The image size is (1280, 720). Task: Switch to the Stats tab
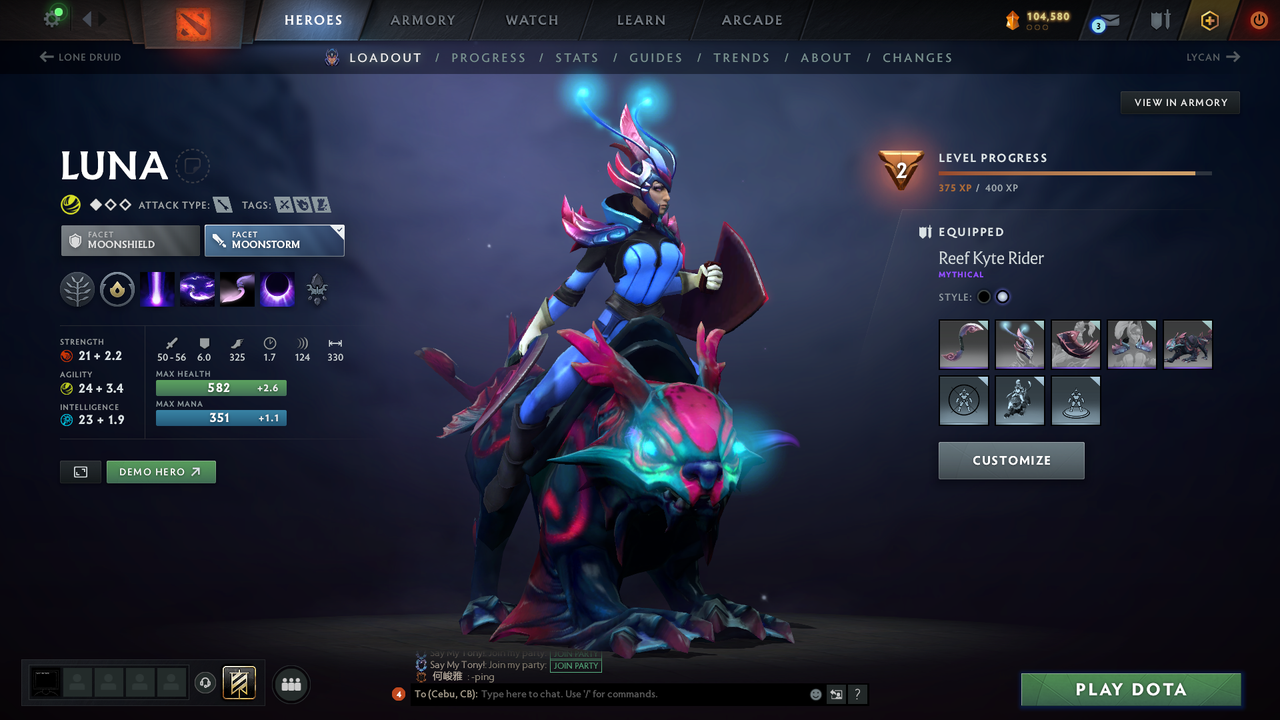click(x=577, y=57)
